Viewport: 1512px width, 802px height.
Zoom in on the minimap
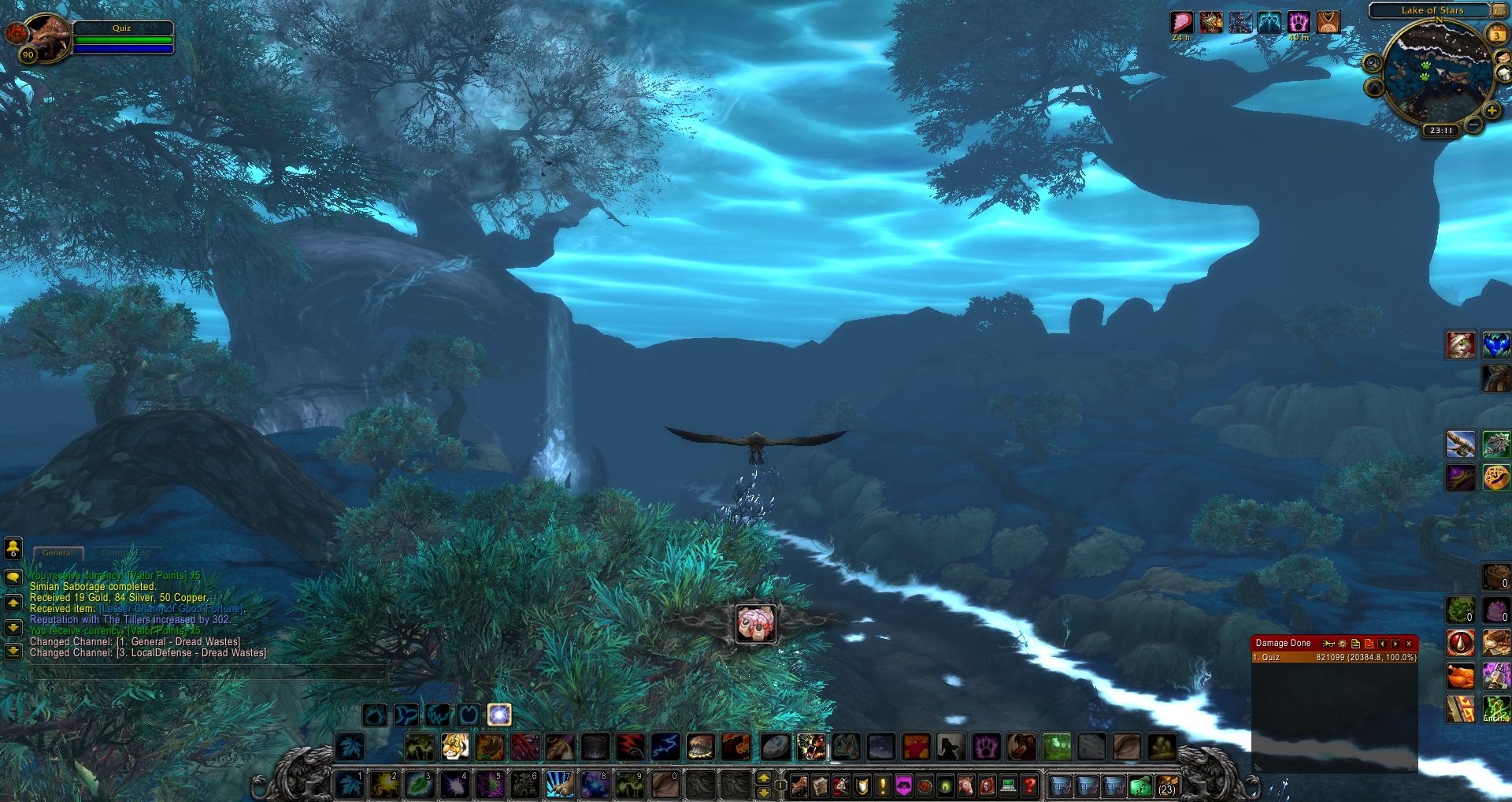(x=1492, y=111)
